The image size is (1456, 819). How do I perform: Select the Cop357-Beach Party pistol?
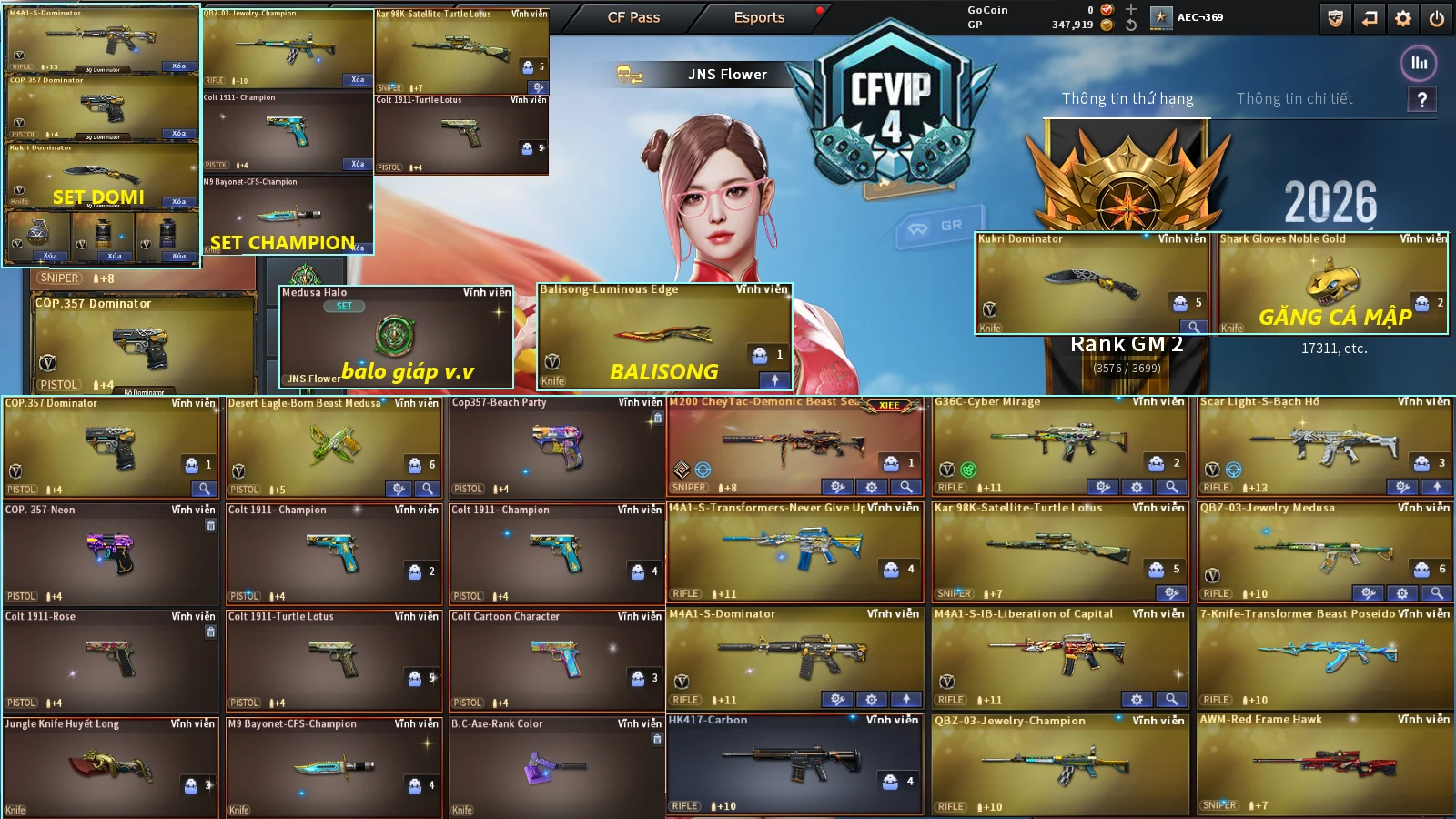pyautogui.click(x=556, y=447)
